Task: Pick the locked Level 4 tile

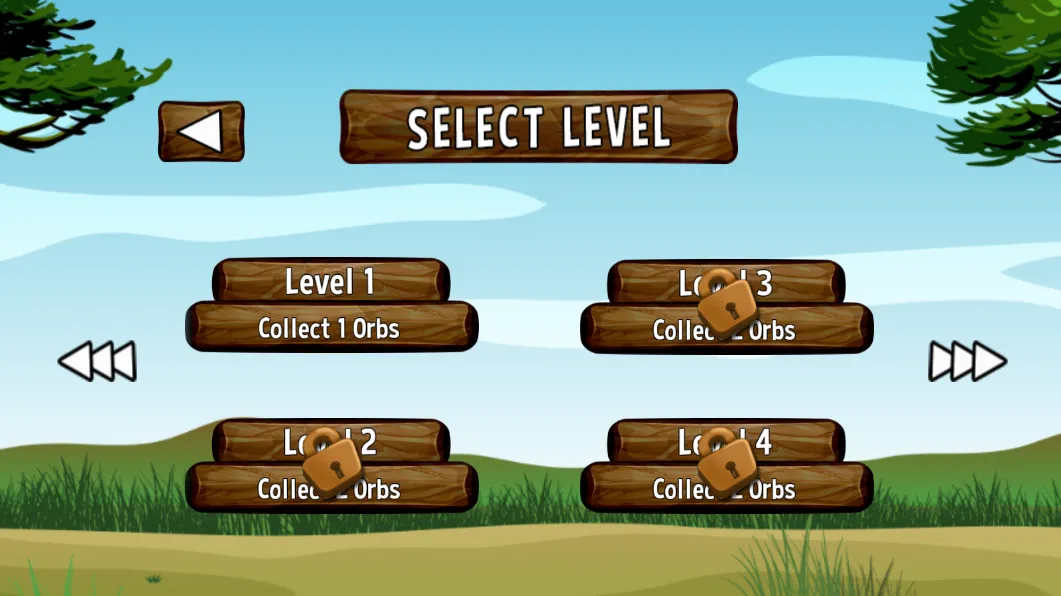Action: pyautogui.click(x=726, y=465)
